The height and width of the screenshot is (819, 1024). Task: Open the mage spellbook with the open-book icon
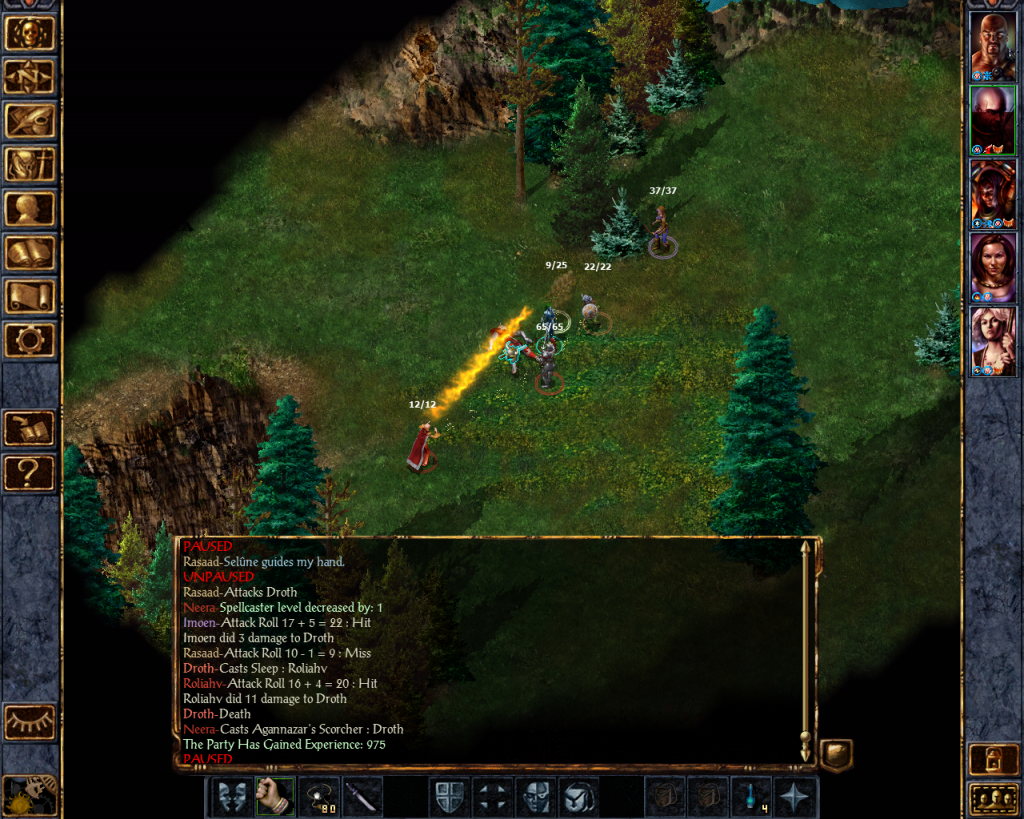[30, 253]
